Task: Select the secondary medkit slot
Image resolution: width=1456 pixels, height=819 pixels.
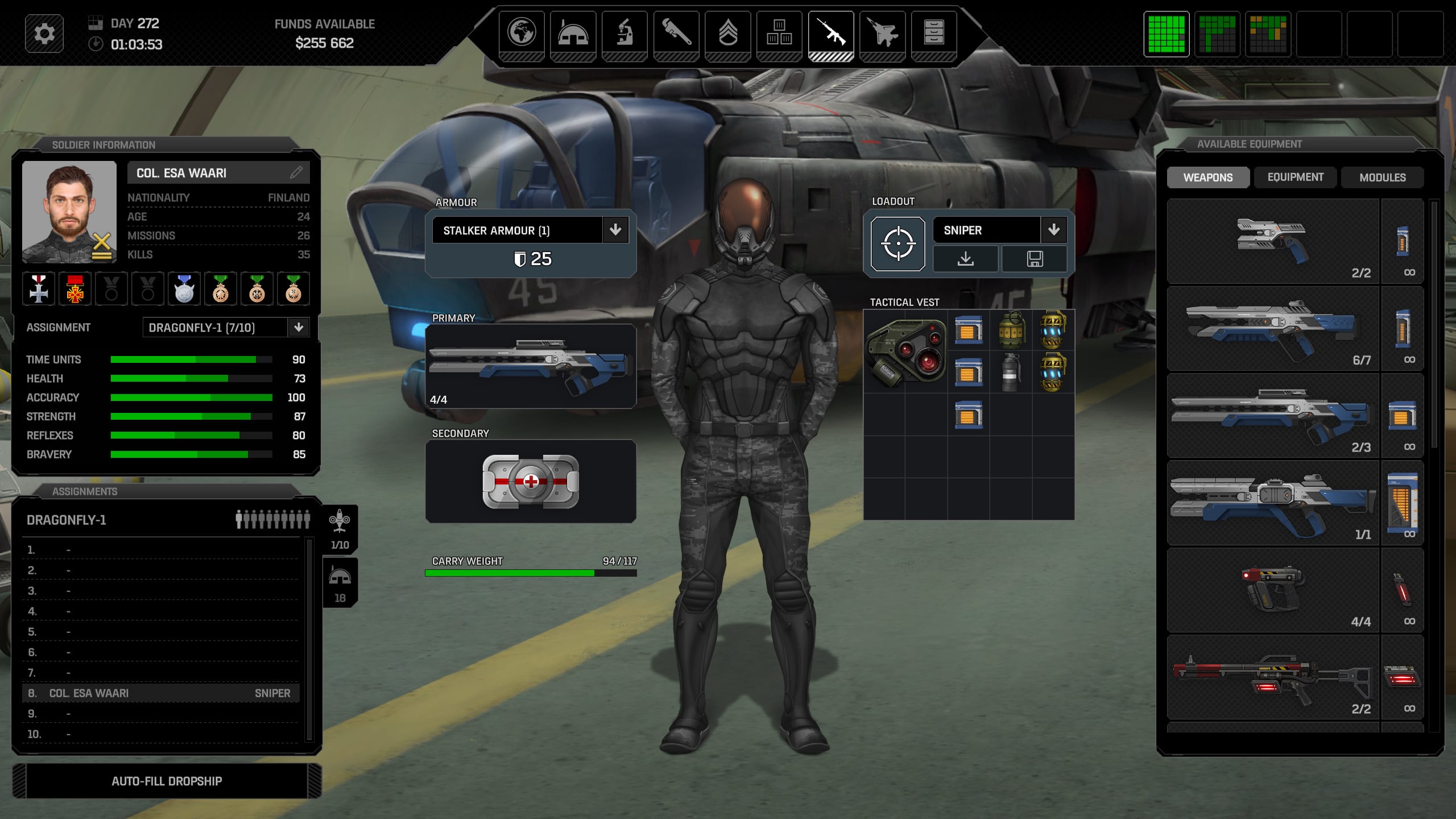Action: (530, 481)
